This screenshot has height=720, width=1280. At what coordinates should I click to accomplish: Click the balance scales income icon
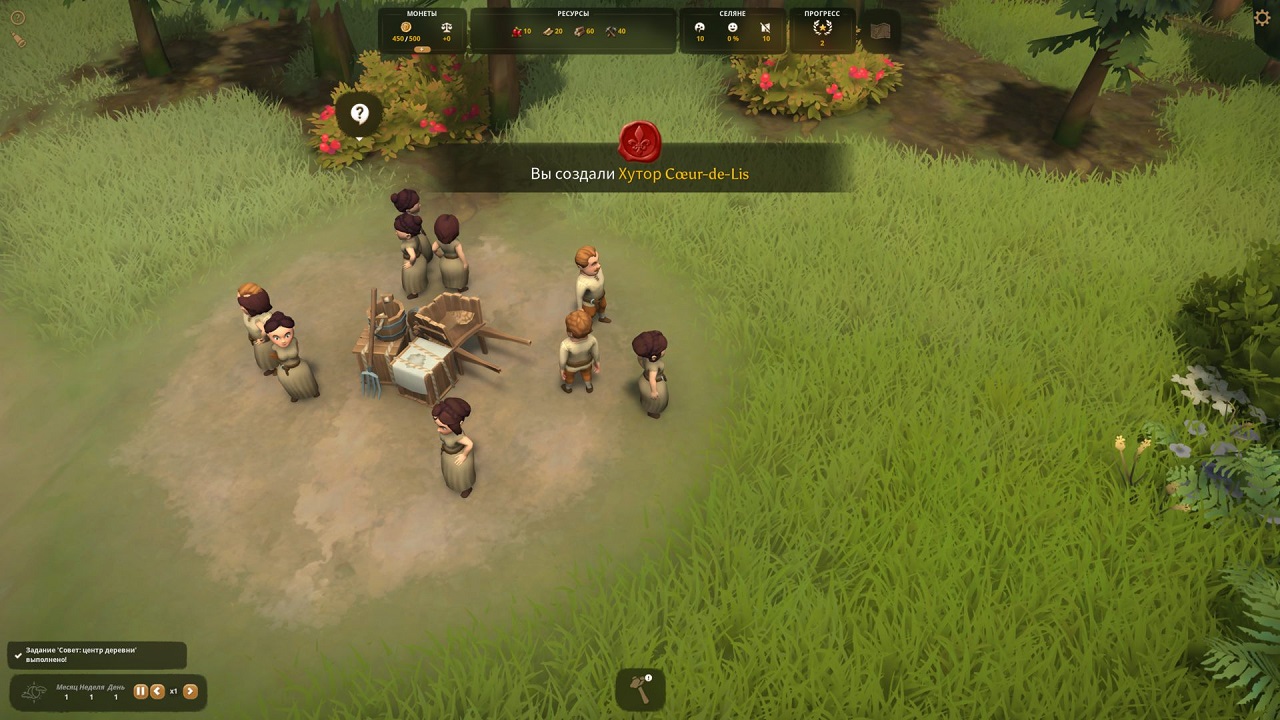pos(446,28)
